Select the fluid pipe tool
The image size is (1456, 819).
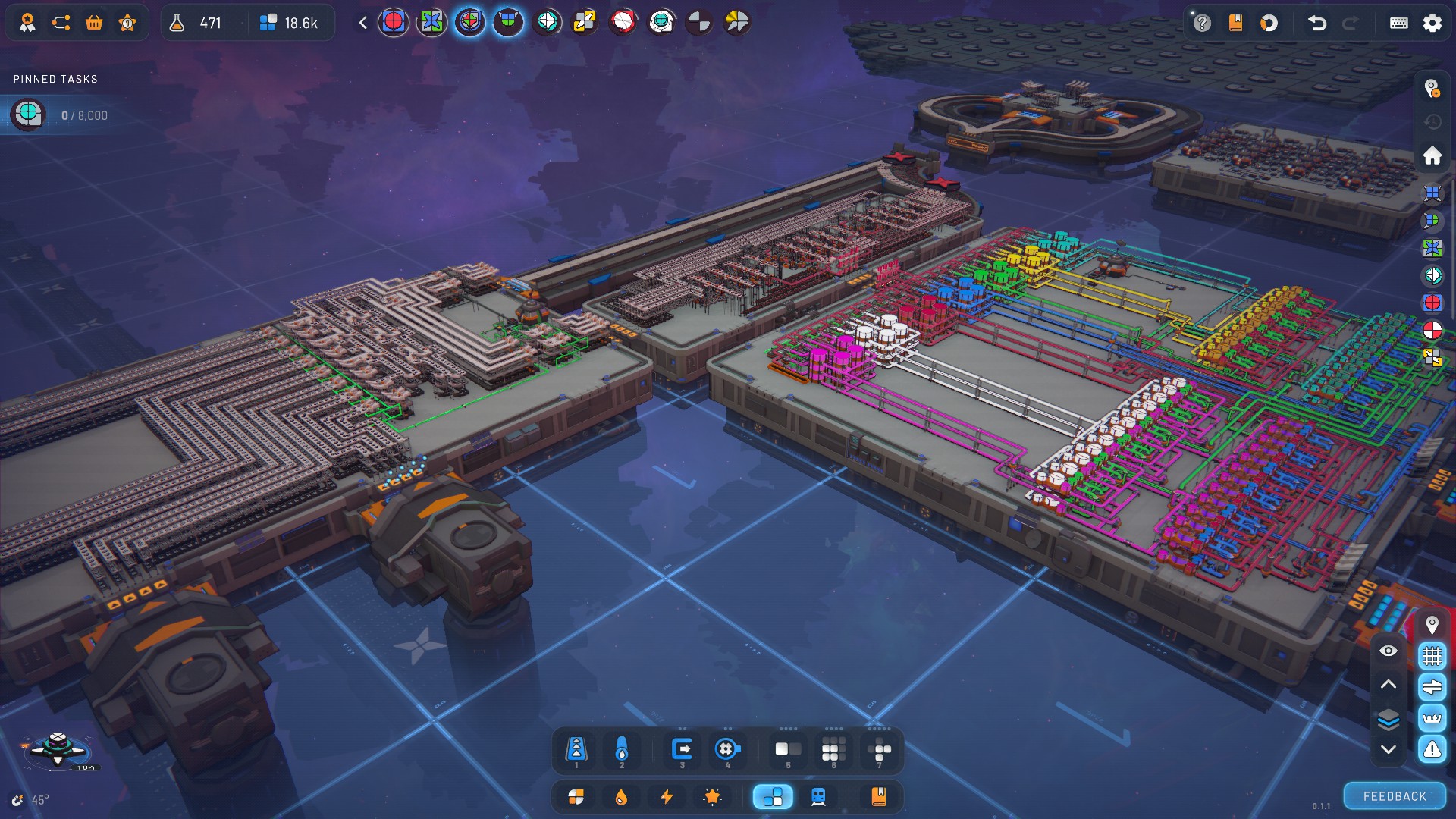tap(622, 749)
